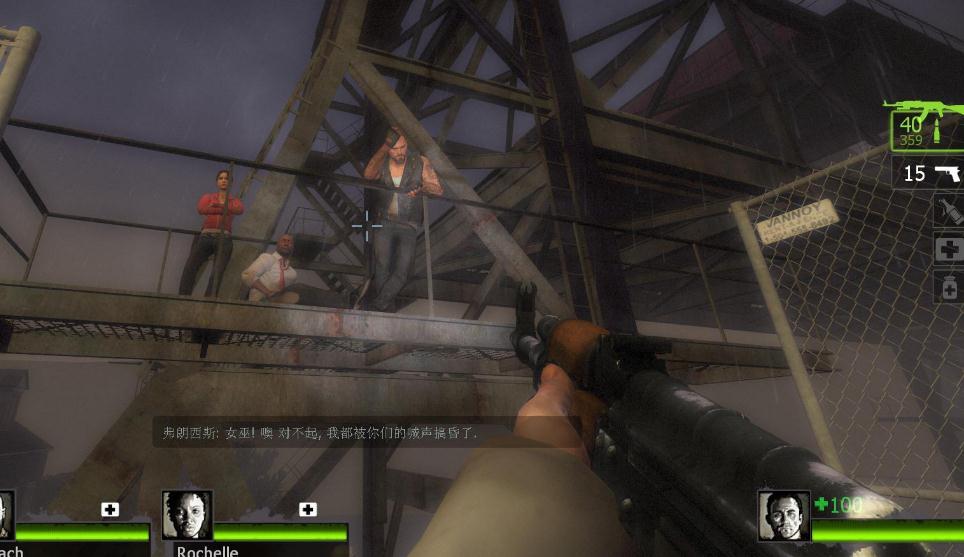The height and width of the screenshot is (557, 964).
Task: Click Rochelle's teammate portrait
Action: pos(187,515)
